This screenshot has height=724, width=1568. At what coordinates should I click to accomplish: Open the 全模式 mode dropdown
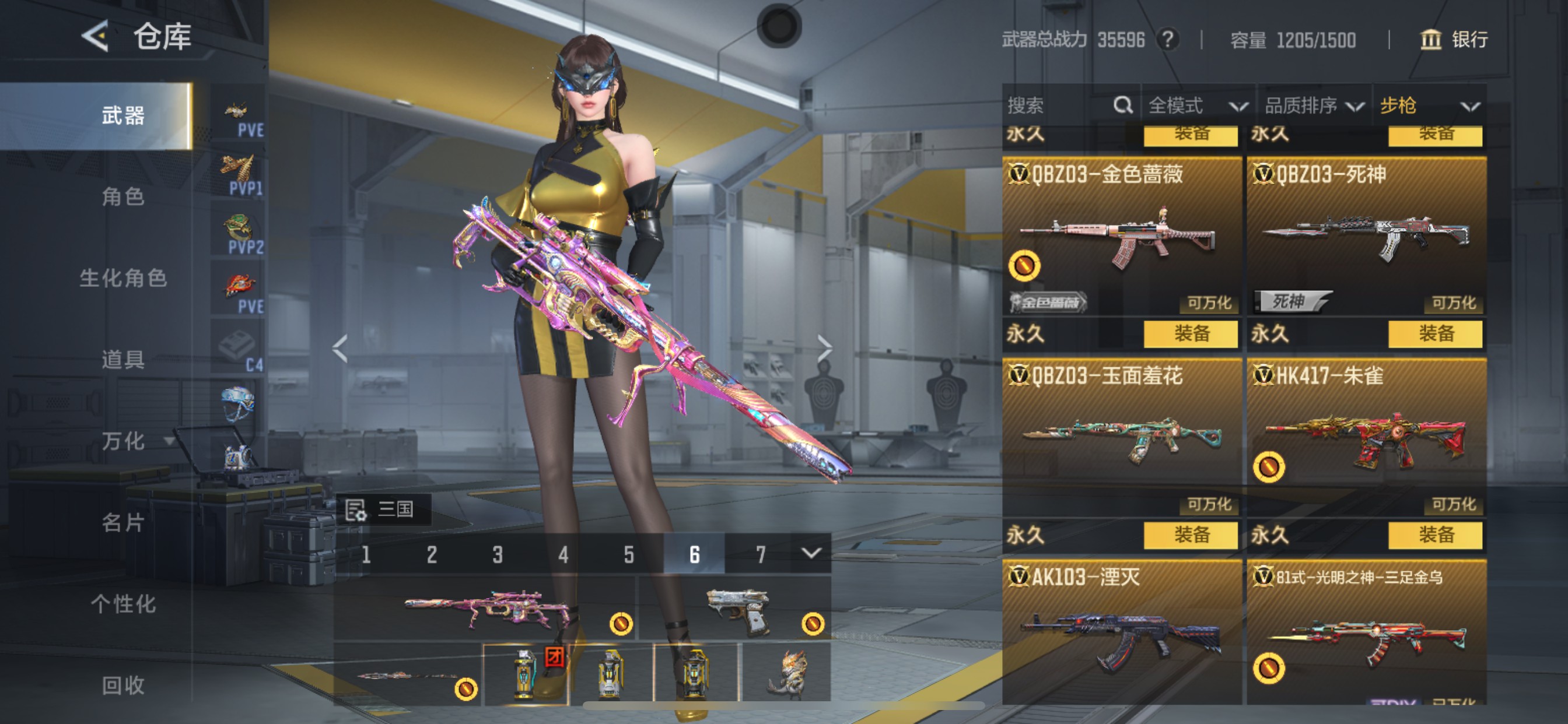tap(1196, 106)
